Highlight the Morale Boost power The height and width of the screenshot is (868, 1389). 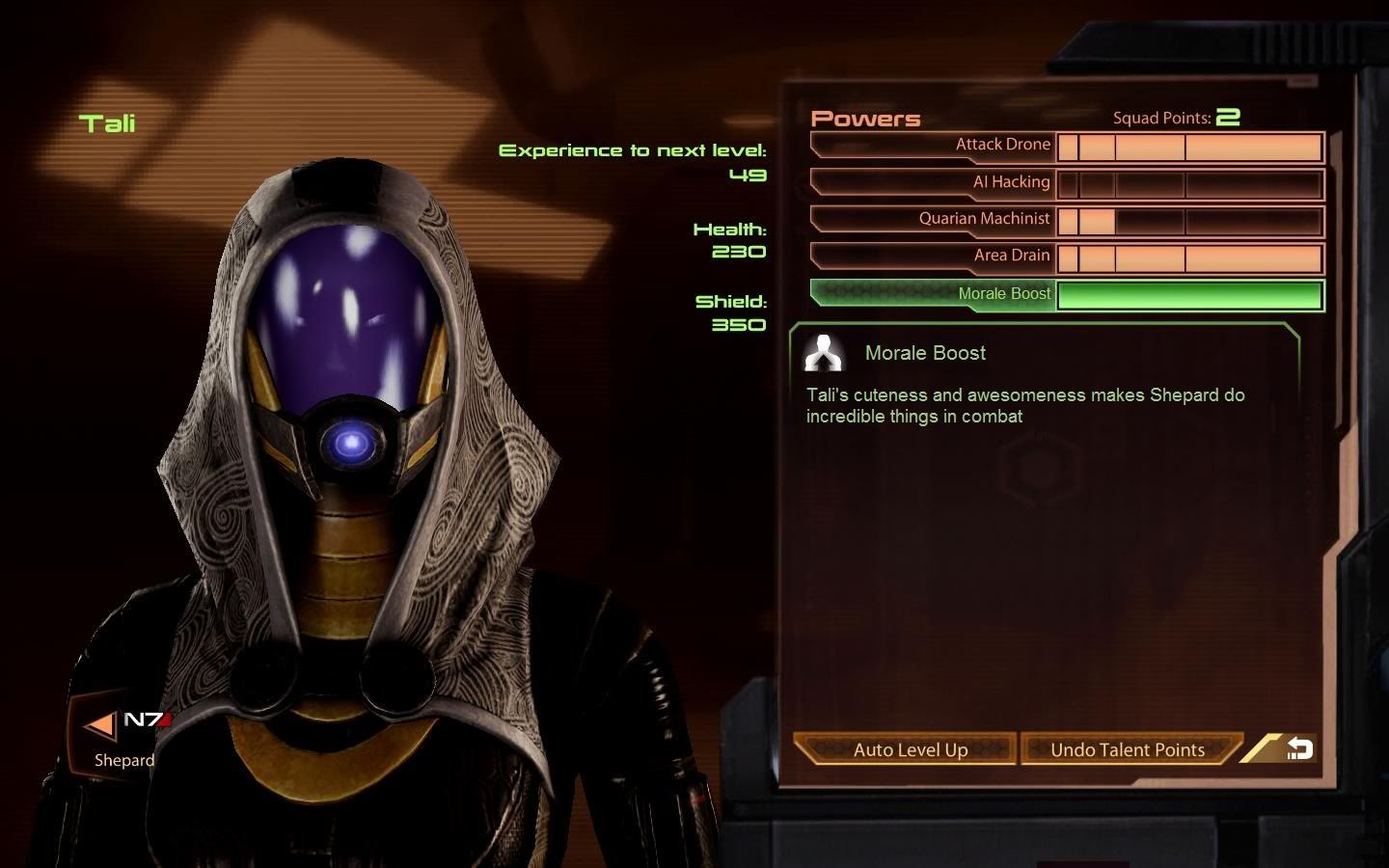coord(1004,294)
